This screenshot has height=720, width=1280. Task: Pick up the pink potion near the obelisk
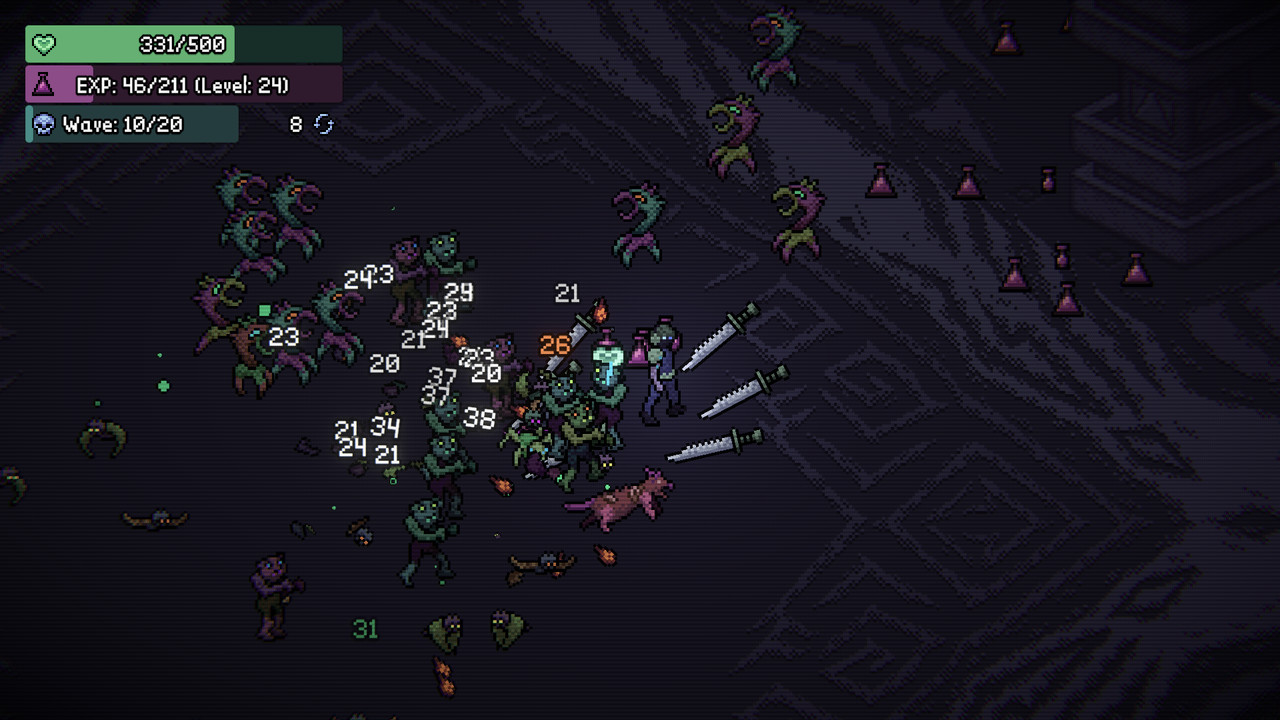click(1005, 40)
